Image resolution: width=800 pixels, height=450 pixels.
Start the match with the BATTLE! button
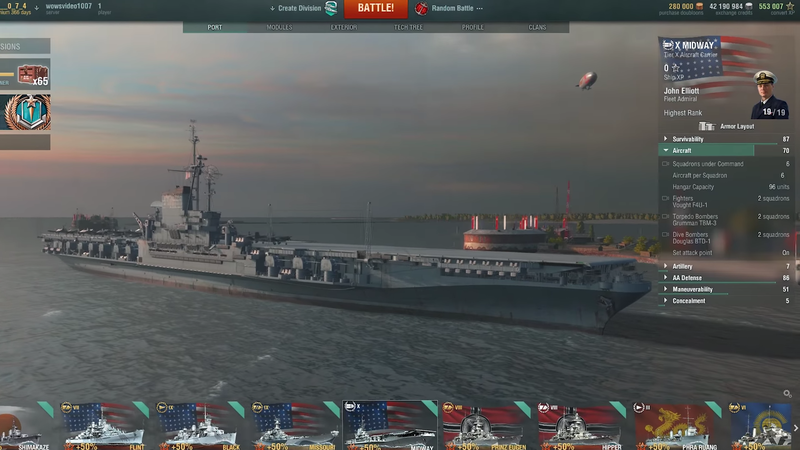[375, 9]
